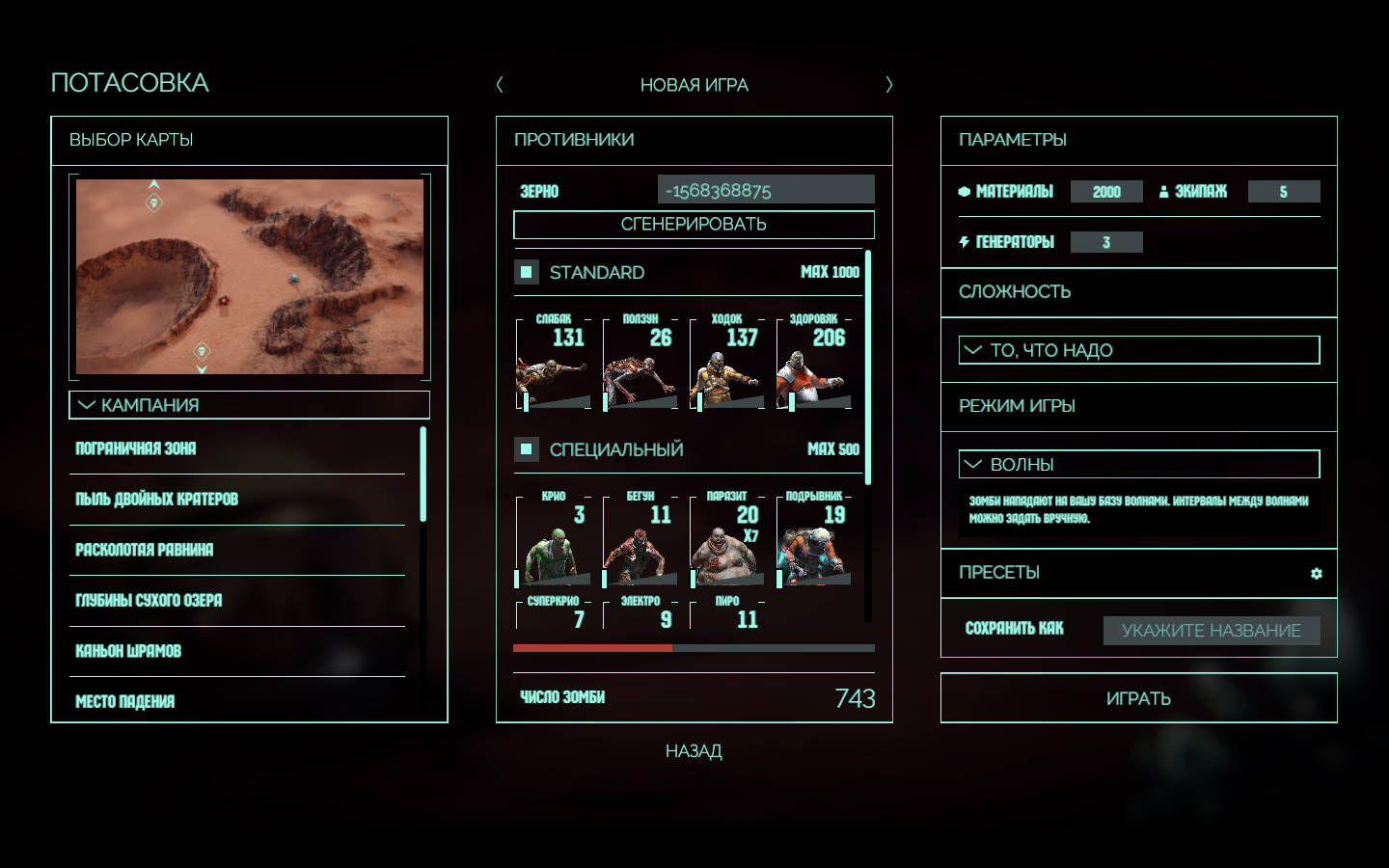
Task: Click the СГЕНЕРИРОВАТЬ button
Action: coord(694,225)
